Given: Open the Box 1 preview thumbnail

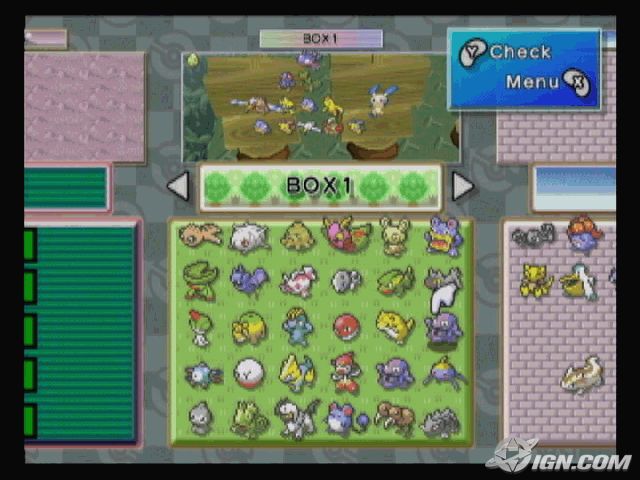Looking at the screenshot, I should (320, 107).
